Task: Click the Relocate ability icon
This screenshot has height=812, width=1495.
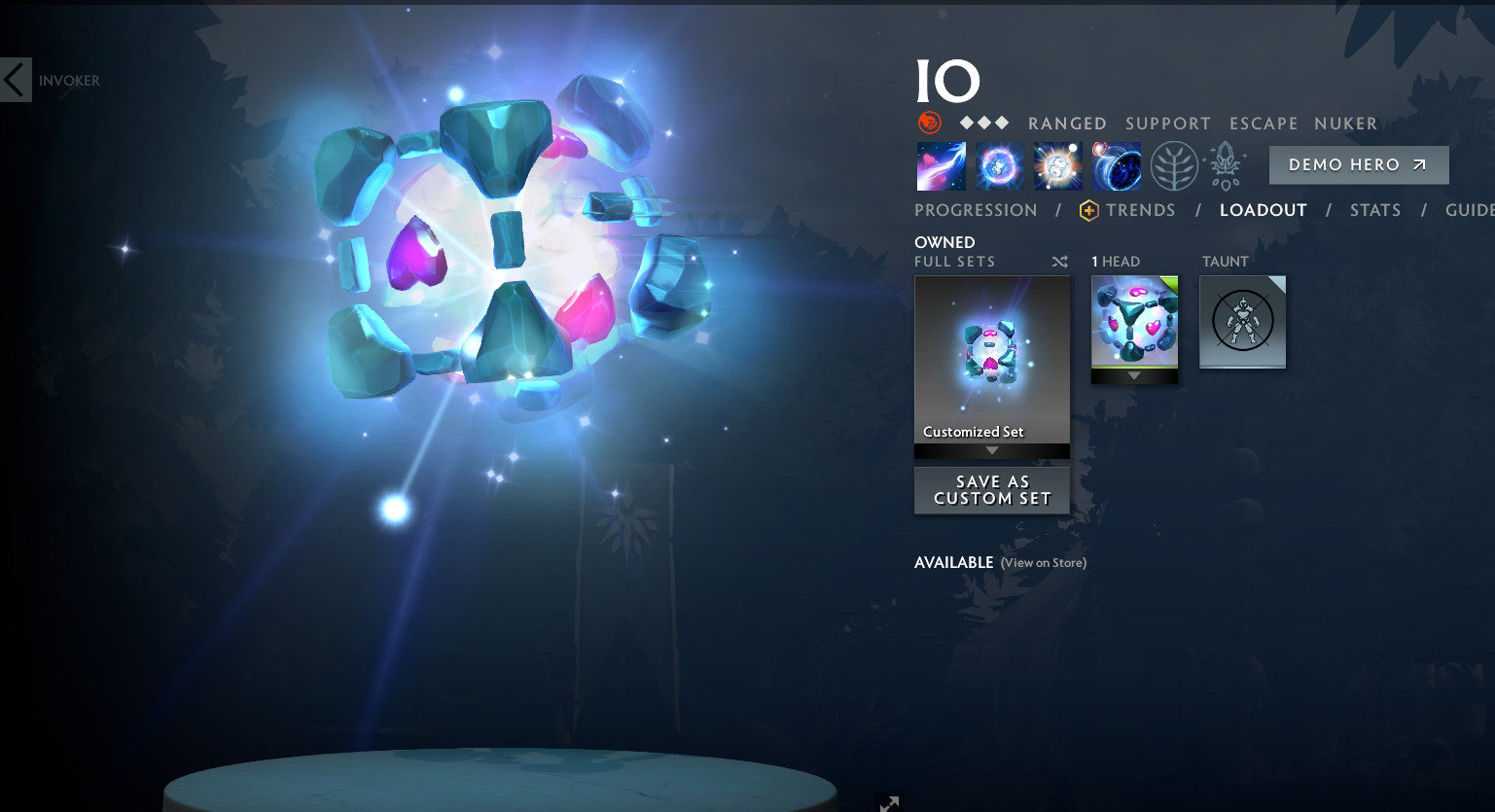Action: tap(1115, 165)
